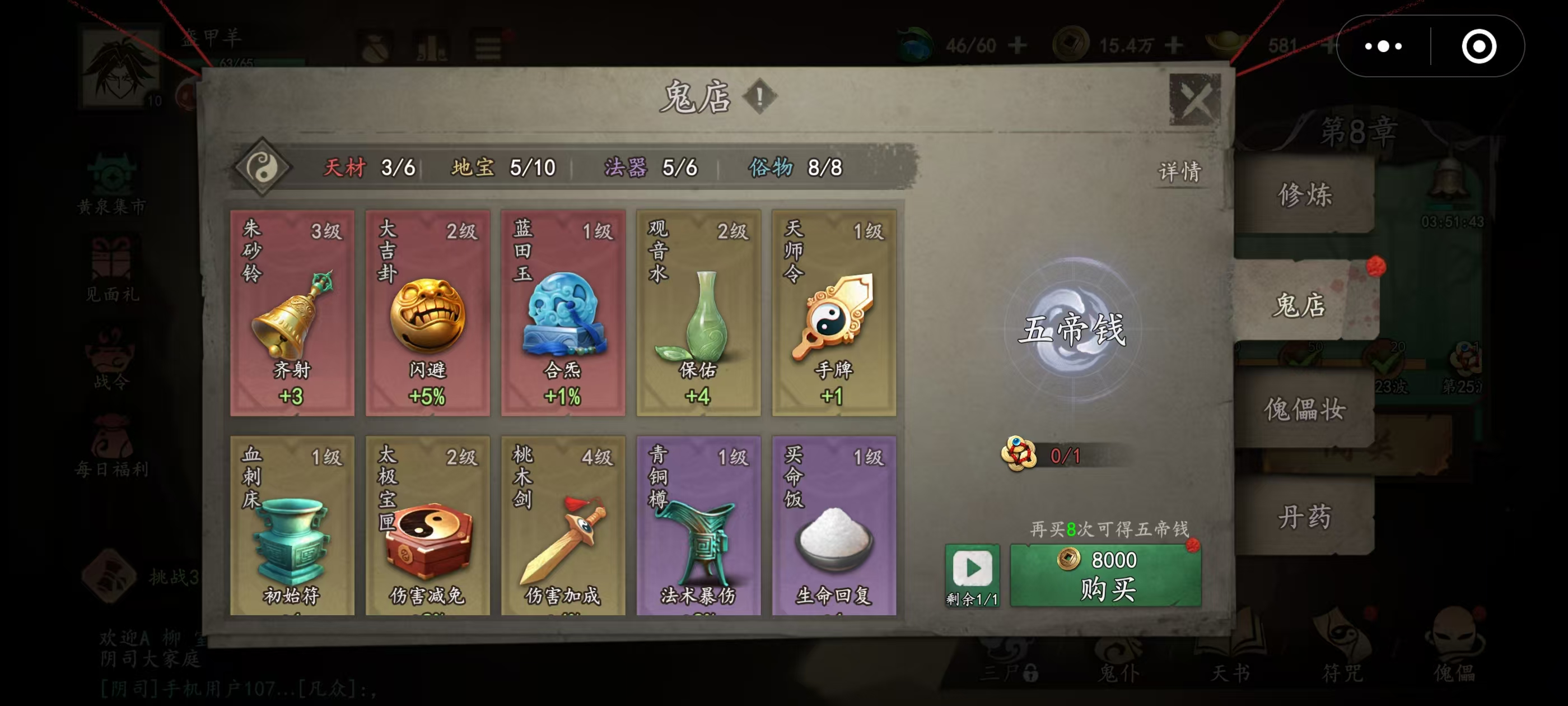Select the 桃木剑 wooden sword card

point(563,526)
